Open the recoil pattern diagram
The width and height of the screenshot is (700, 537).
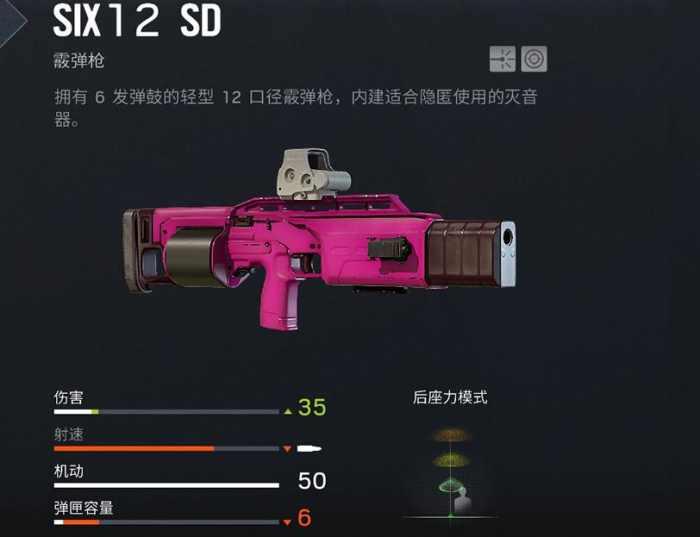(x=450, y=470)
